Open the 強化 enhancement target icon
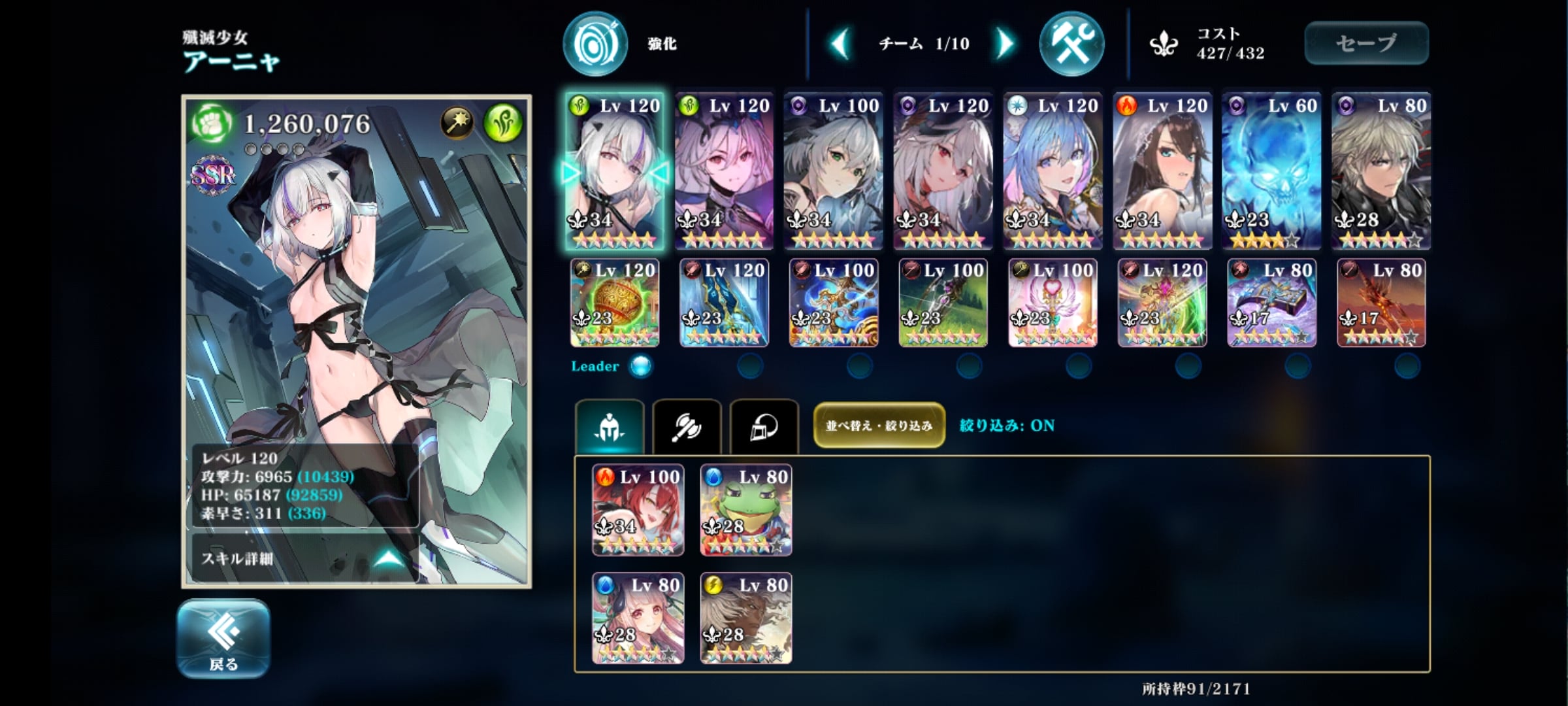 coord(595,44)
